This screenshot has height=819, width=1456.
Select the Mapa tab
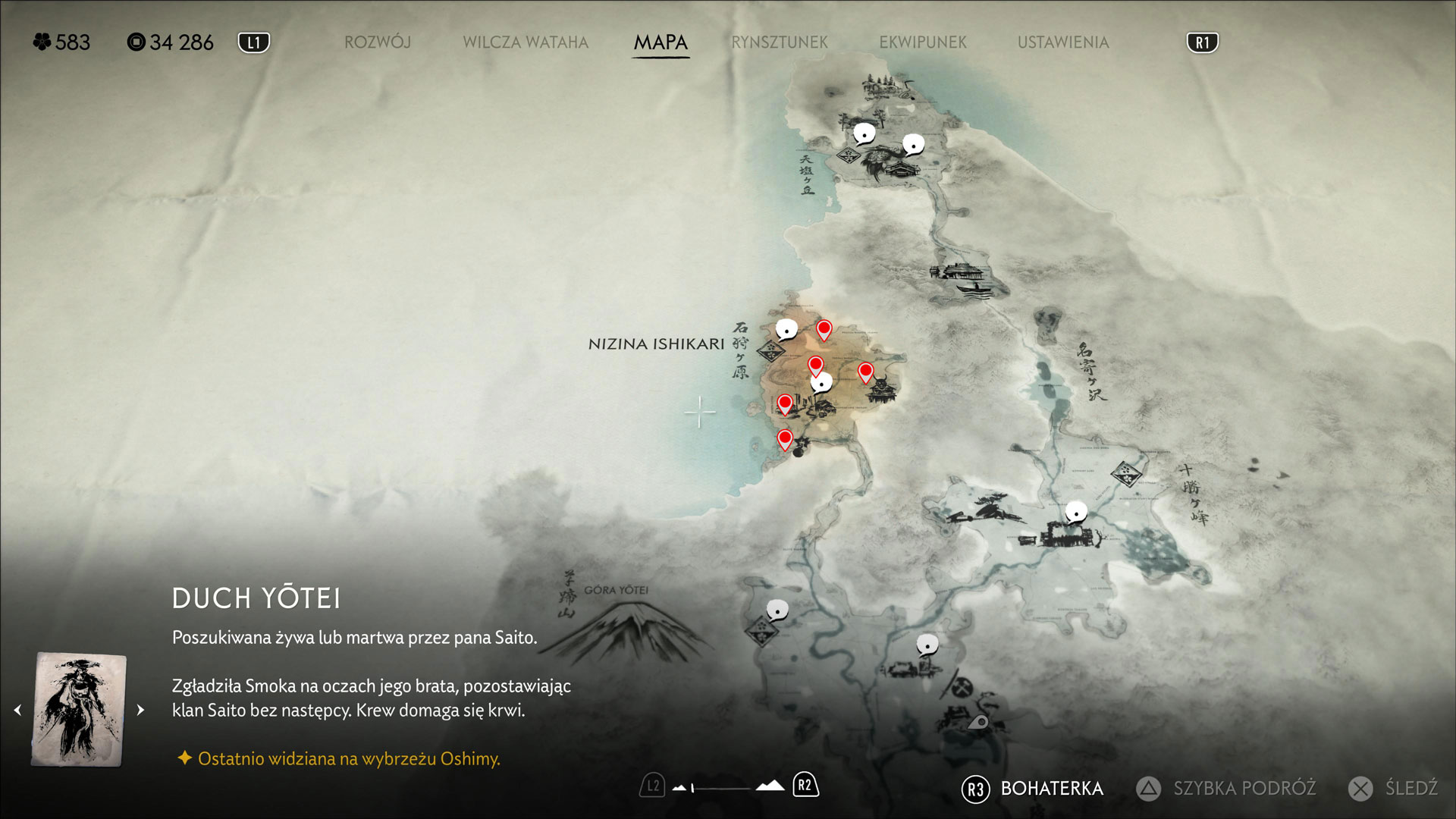[661, 42]
